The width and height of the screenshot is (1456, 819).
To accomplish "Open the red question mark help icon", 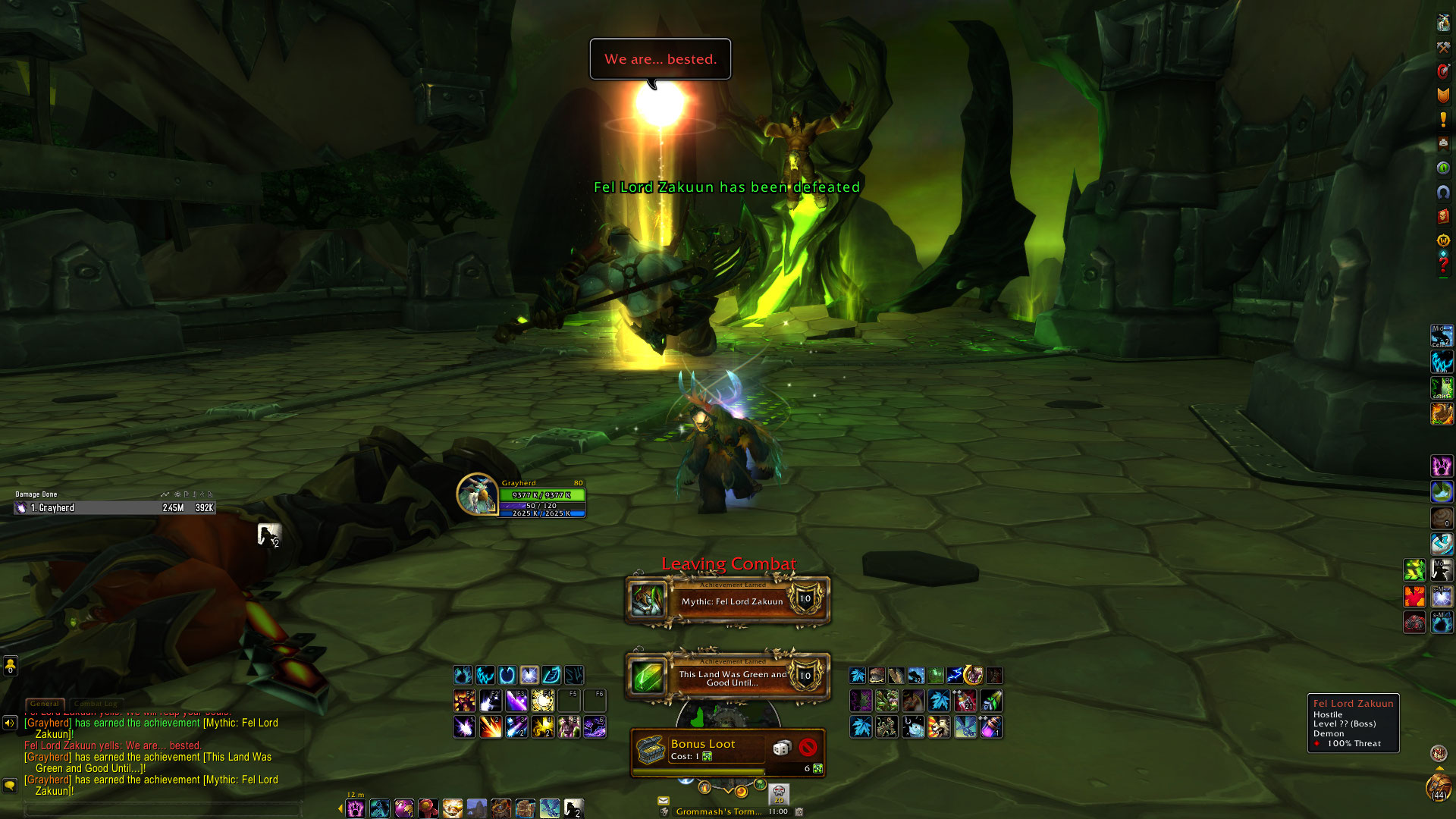I will [x=1443, y=265].
